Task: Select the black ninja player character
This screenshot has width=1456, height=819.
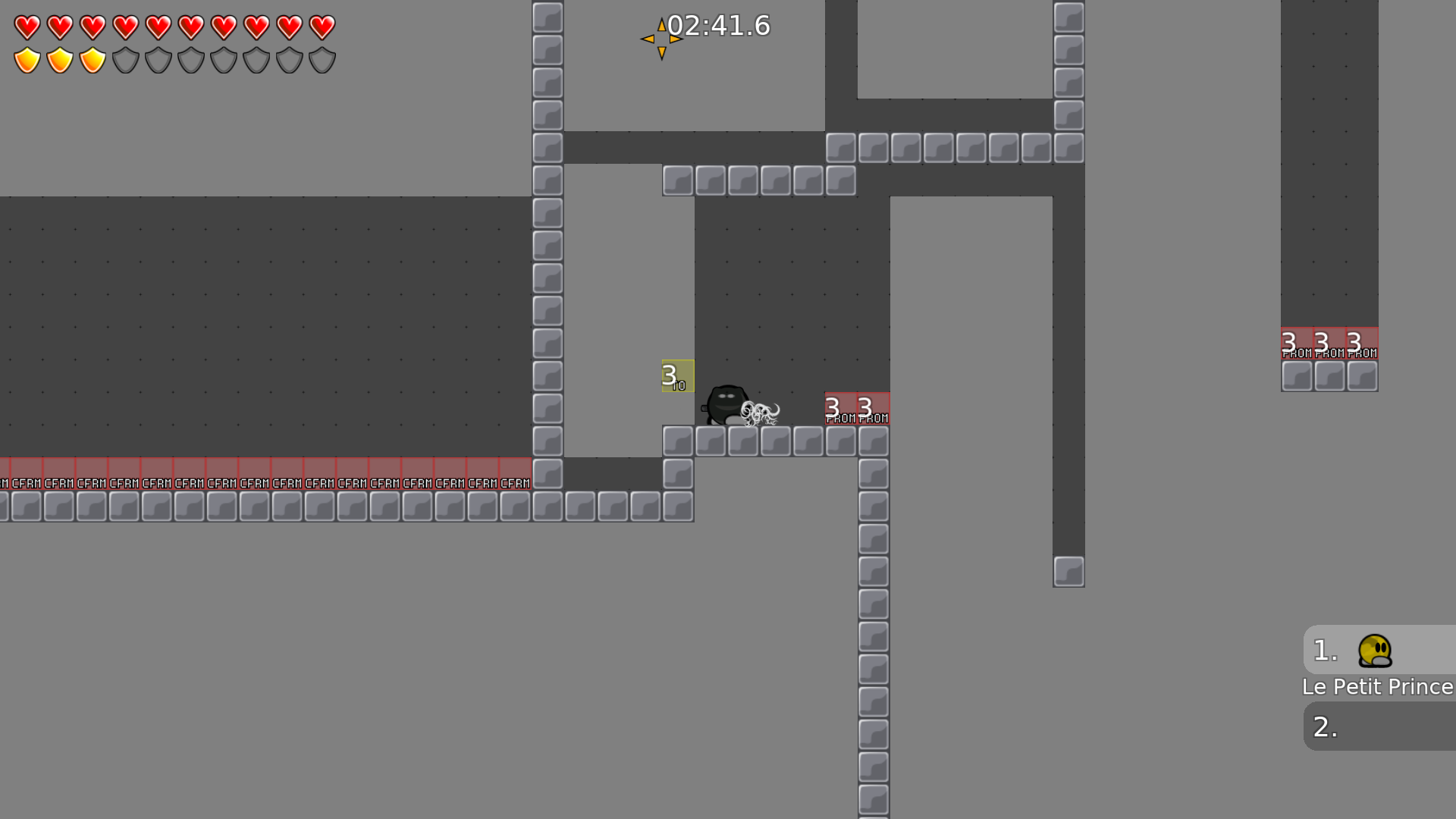Action: pos(726,404)
